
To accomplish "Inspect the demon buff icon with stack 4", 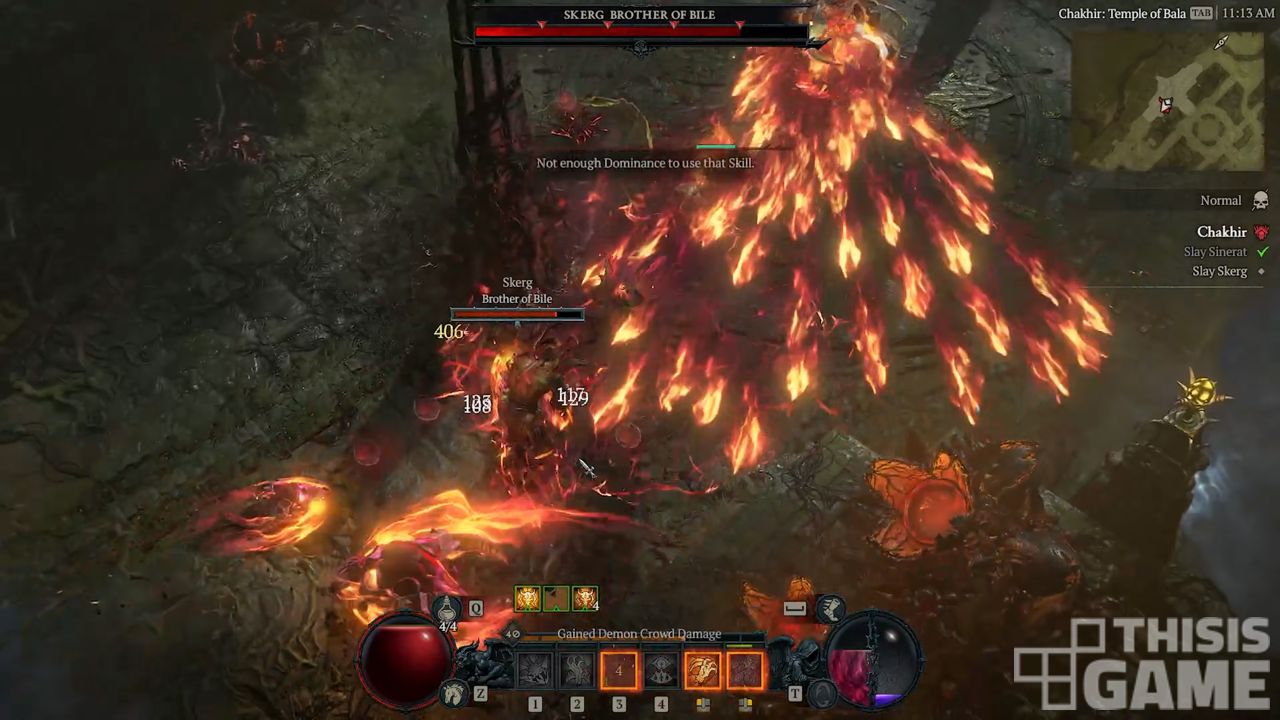I will pos(584,599).
